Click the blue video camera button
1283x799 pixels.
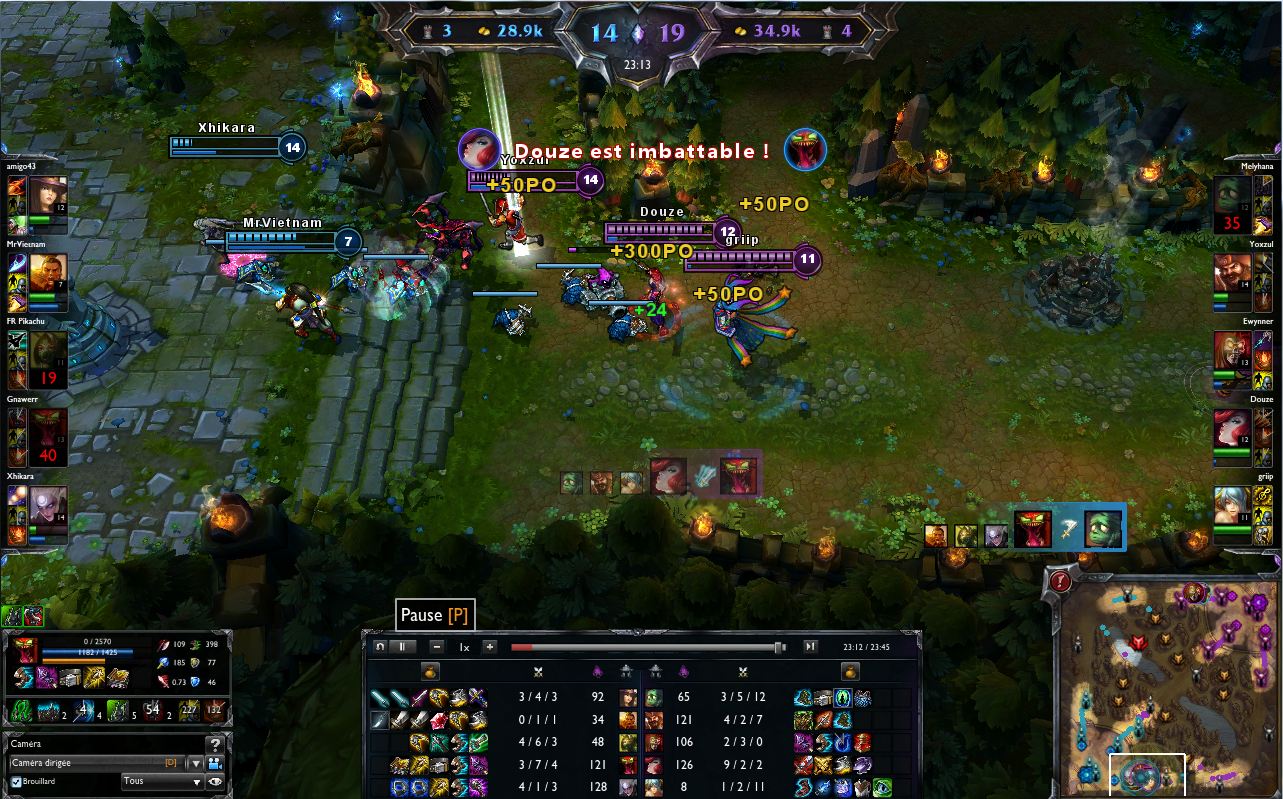[214, 763]
